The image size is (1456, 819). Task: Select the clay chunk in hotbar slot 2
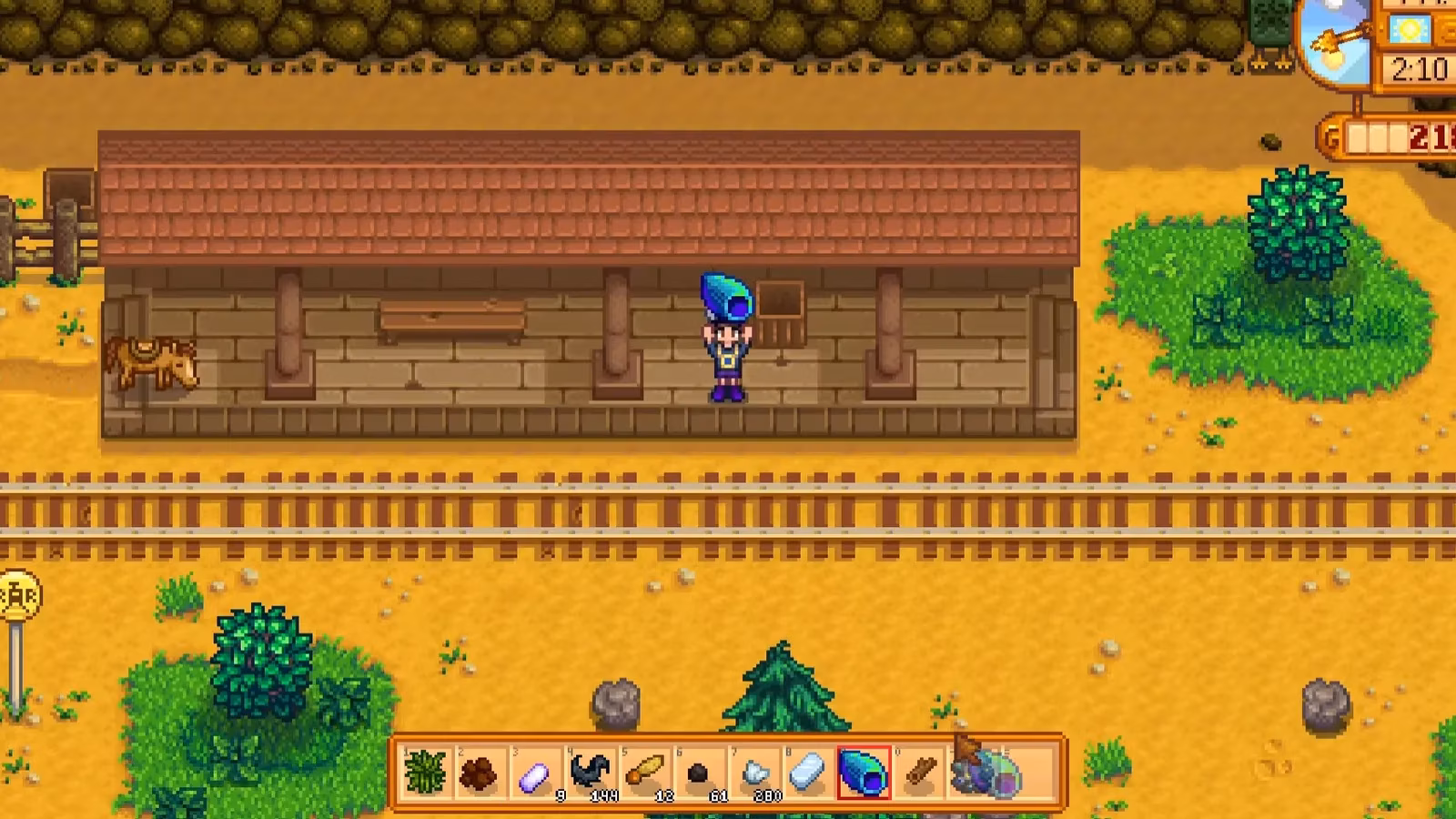[x=480, y=773]
